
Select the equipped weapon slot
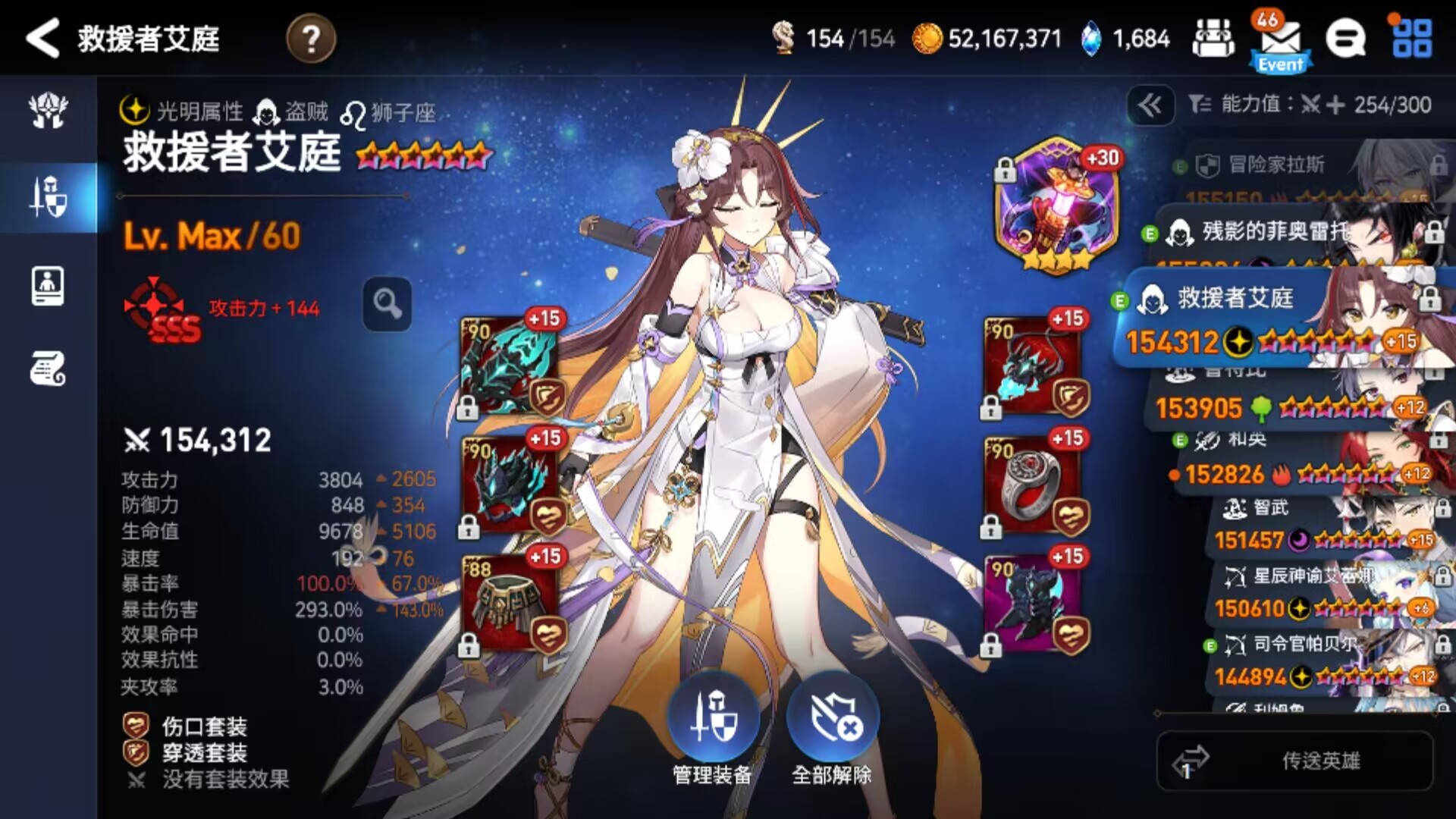click(x=510, y=366)
